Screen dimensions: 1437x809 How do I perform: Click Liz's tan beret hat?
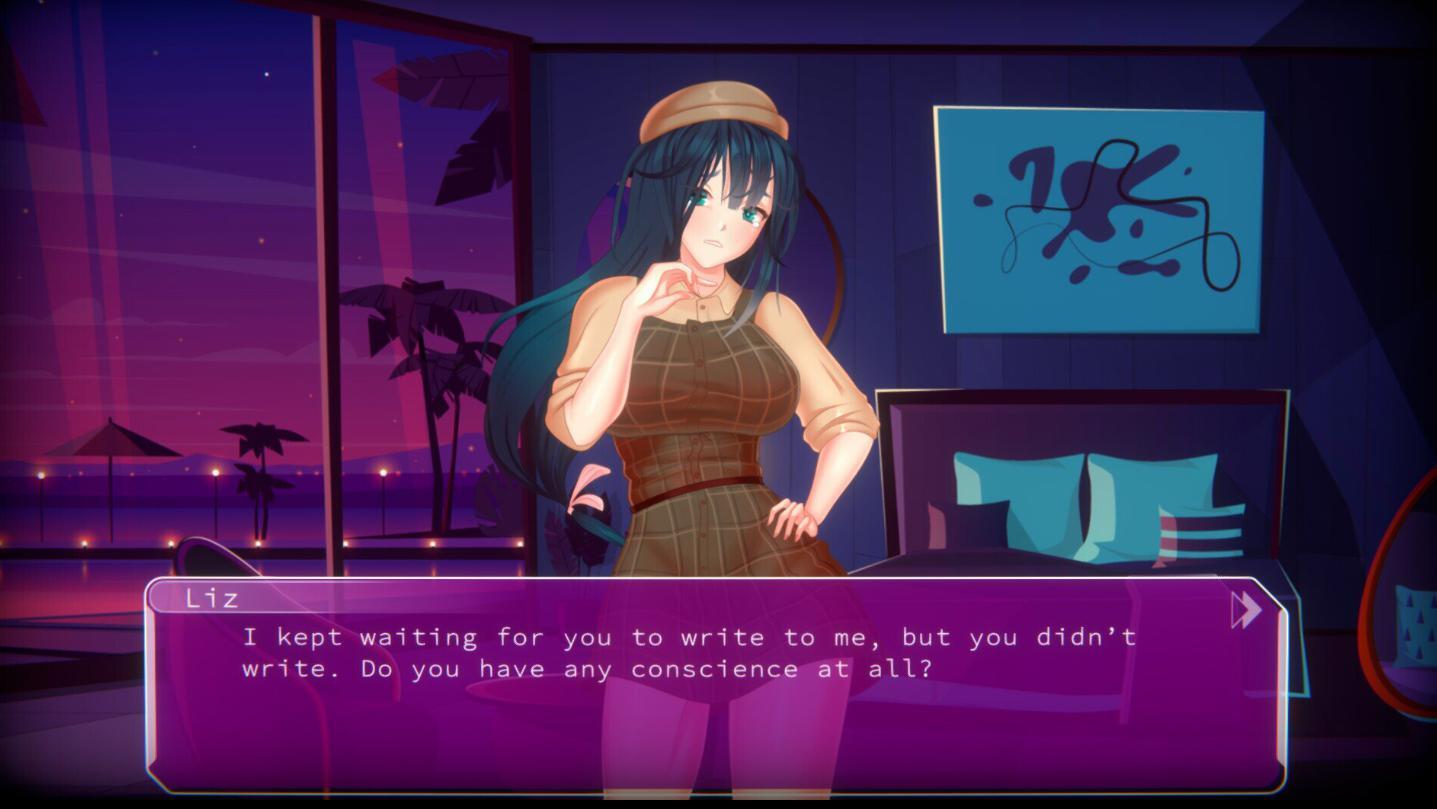(710, 105)
